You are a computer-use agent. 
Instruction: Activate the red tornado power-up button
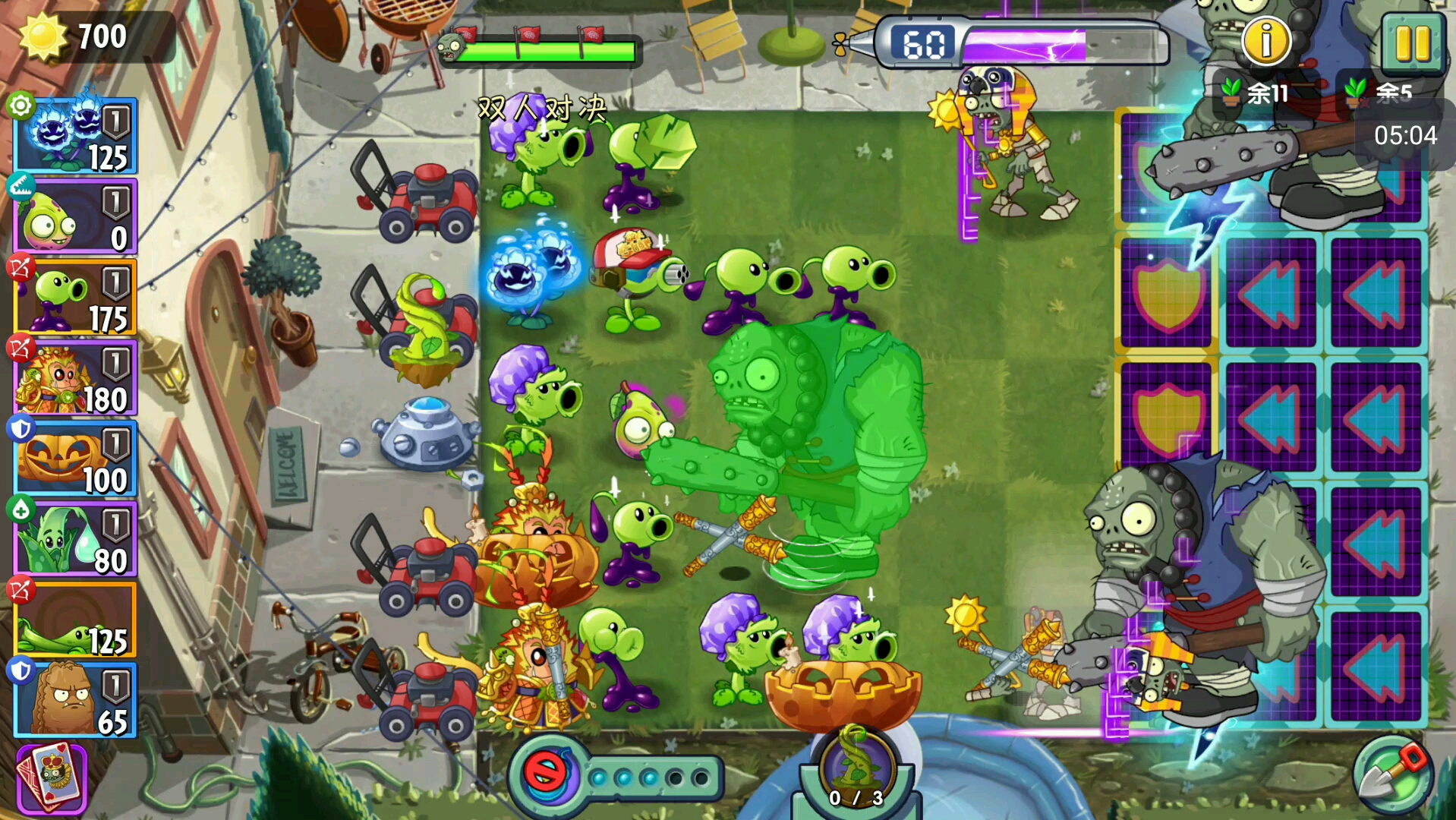pyautogui.click(x=545, y=774)
